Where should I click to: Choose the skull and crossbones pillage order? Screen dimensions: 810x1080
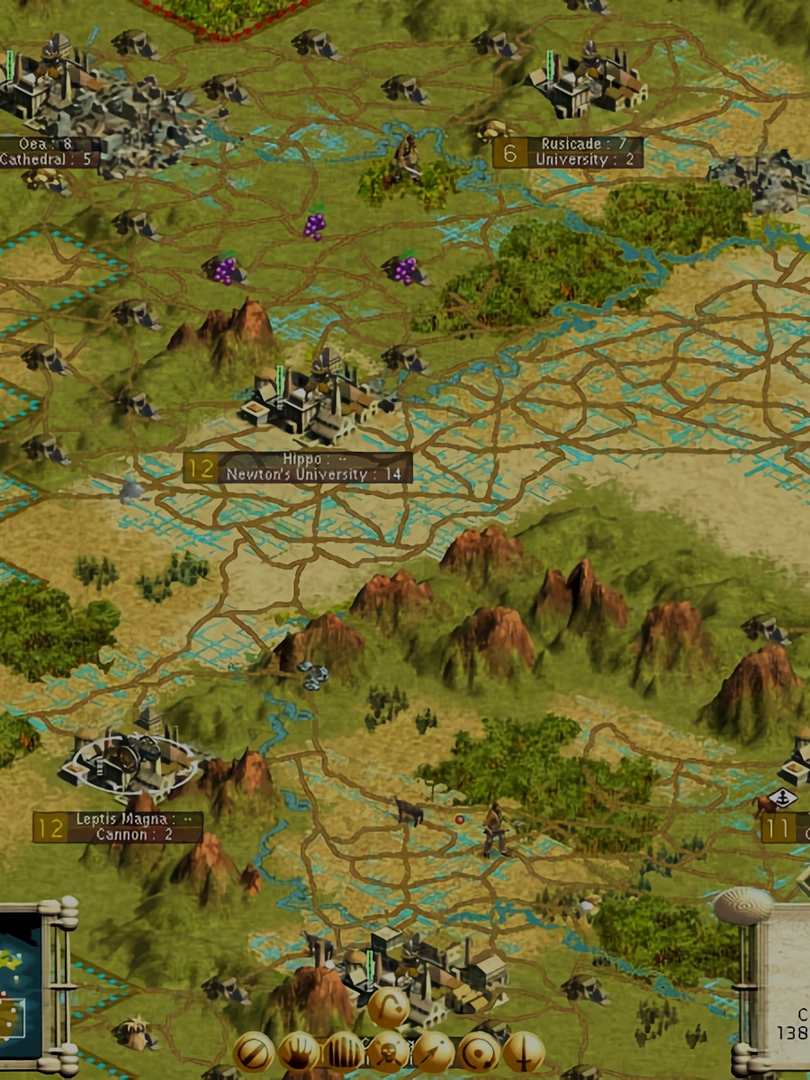388,1052
